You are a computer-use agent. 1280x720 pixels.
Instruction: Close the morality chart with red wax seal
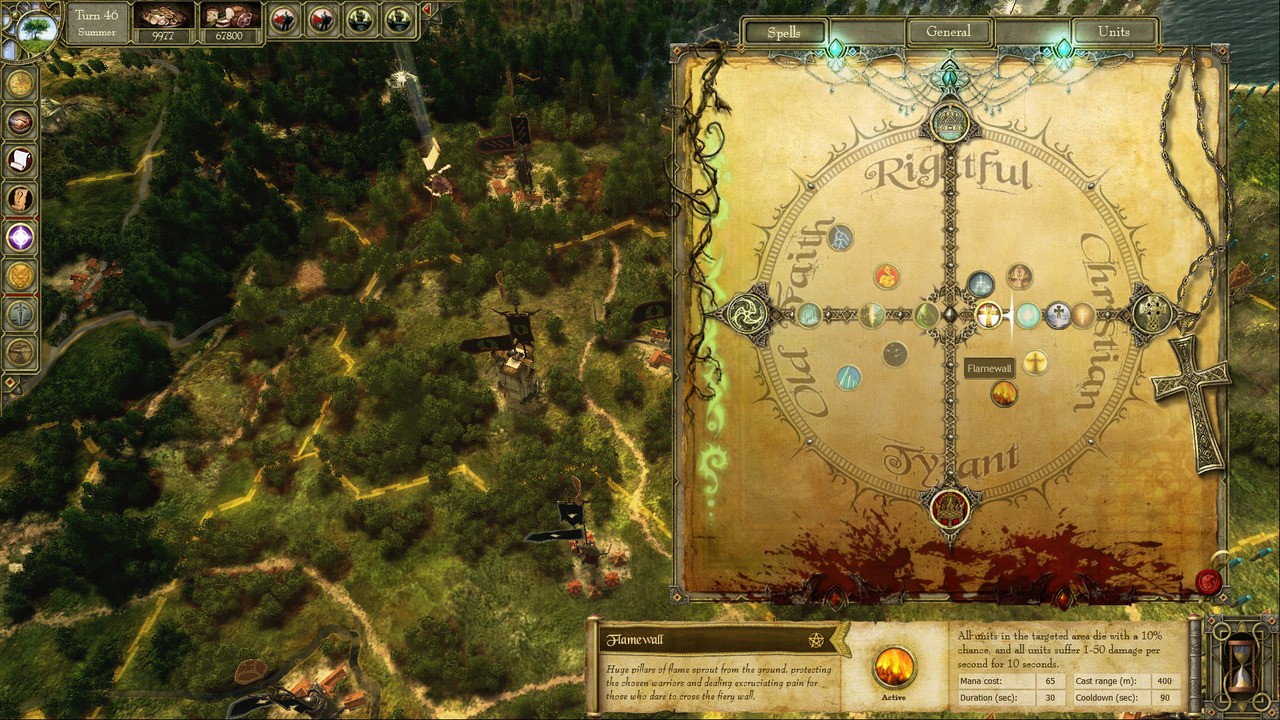[1208, 581]
